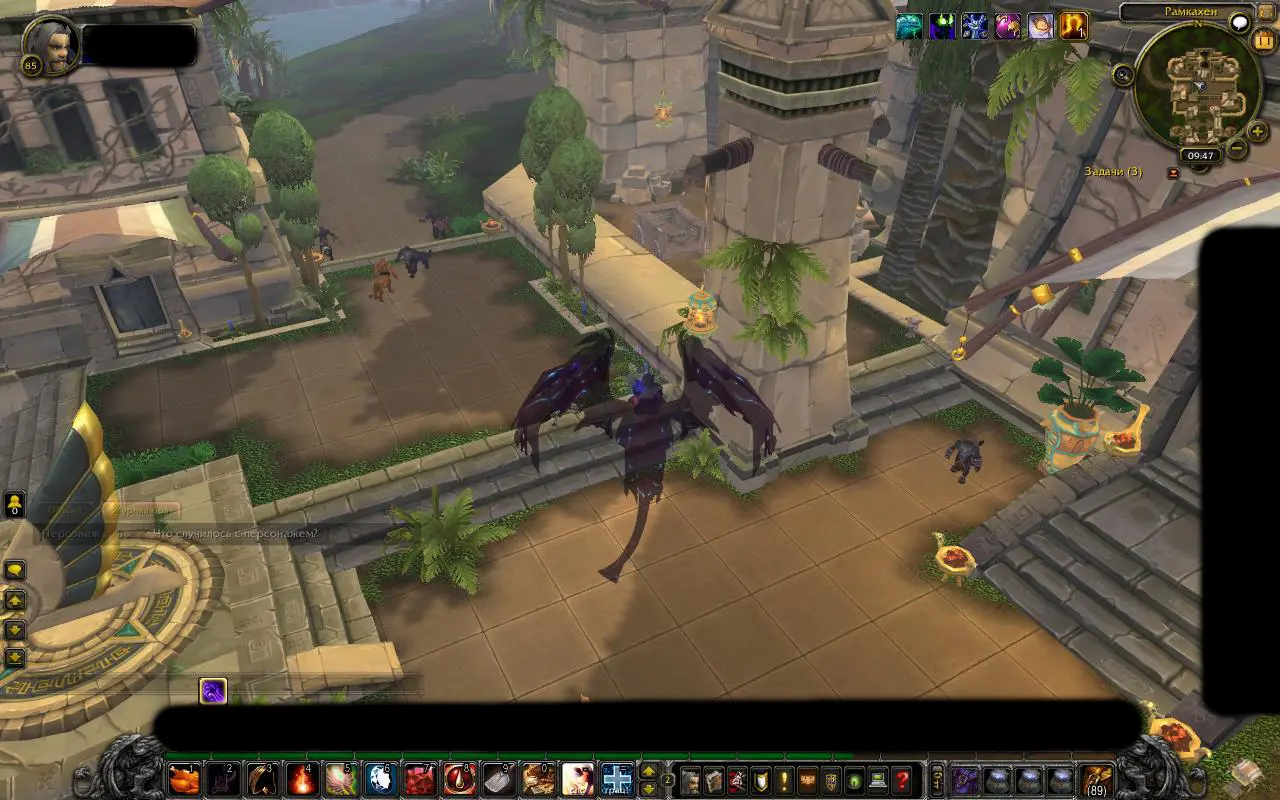The height and width of the screenshot is (800, 1280).
Task: Click the player portrait at level 85
Action: (50, 44)
